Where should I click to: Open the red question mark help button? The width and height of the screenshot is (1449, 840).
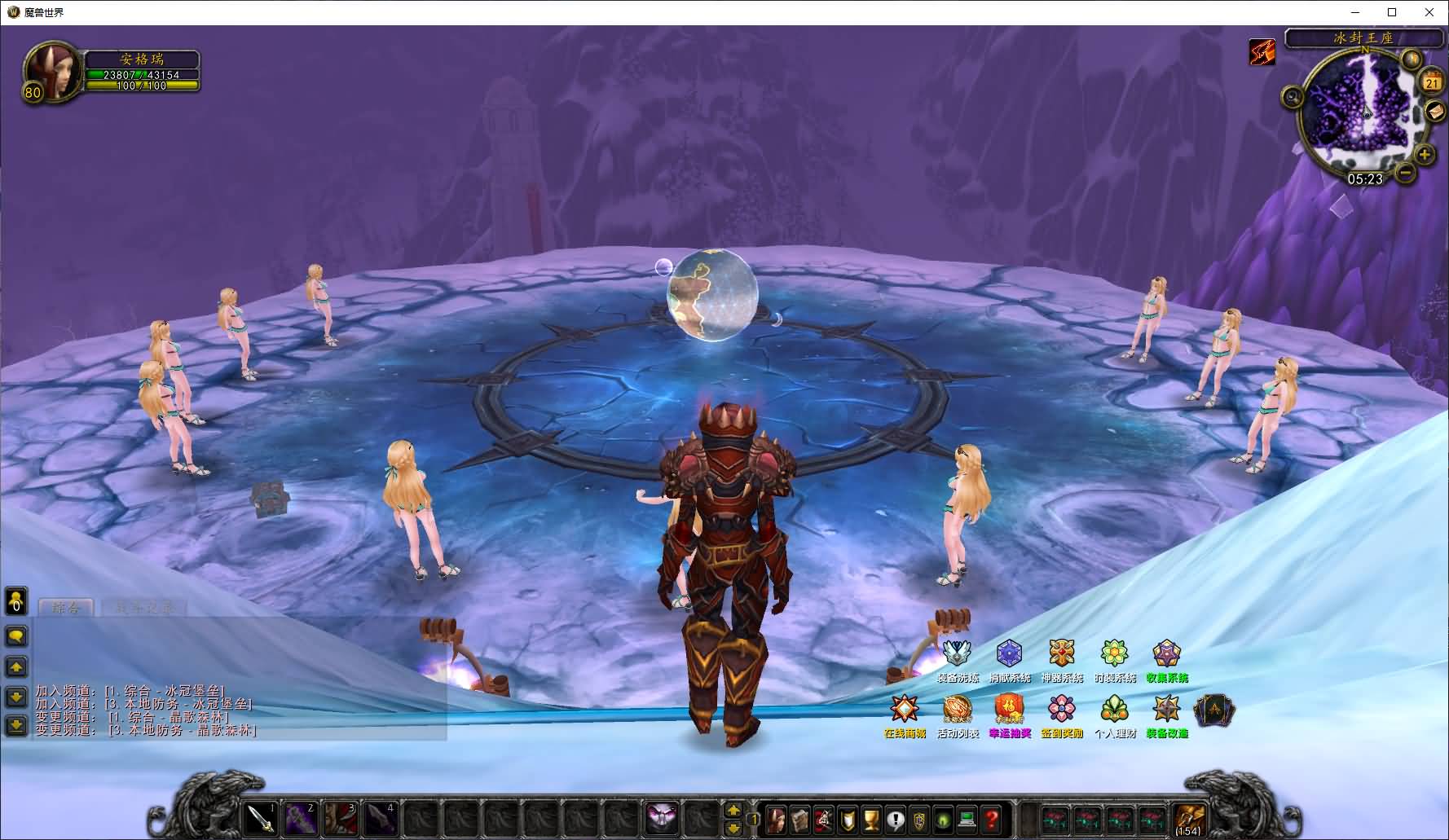tap(991, 817)
